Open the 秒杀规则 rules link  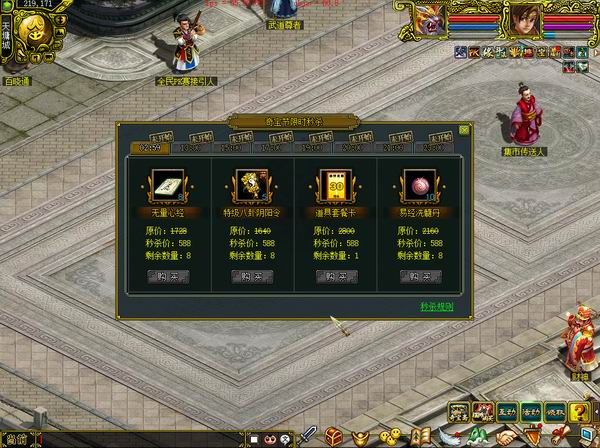coord(436,306)
